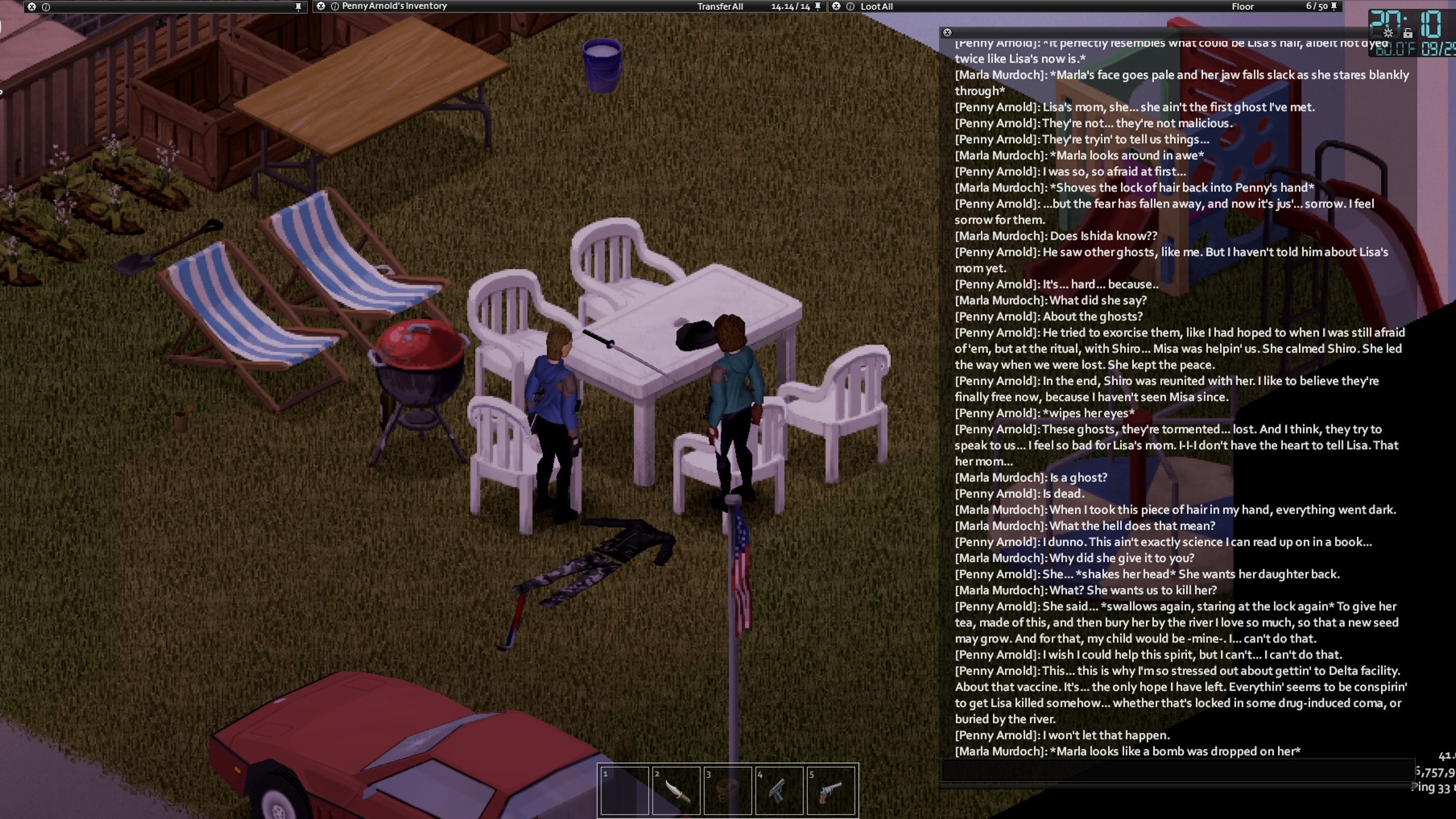Pin Penny Arnold's Inventory panel
Viewport: 1456px width, 819px height.
(817, 6)
